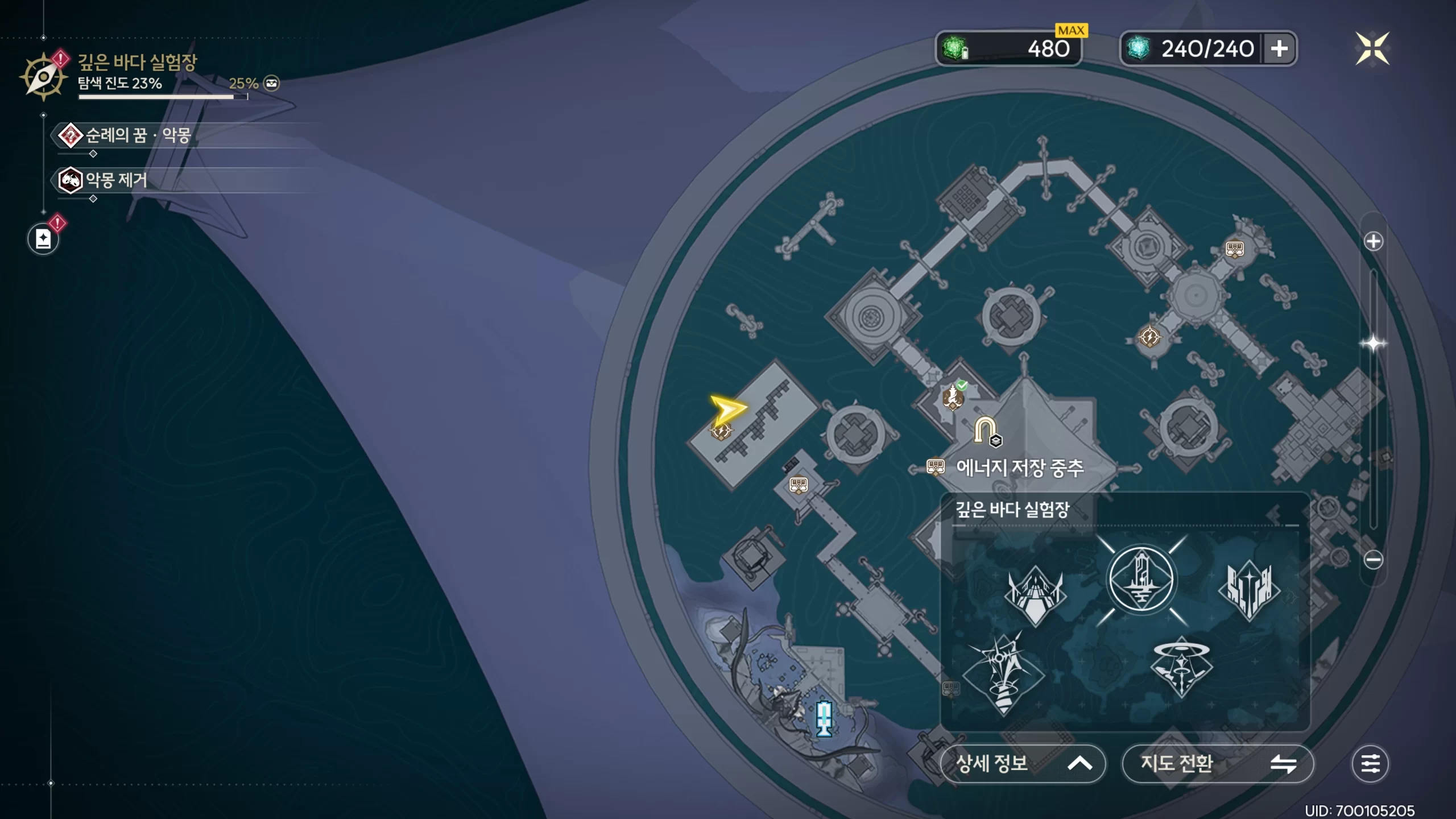
Task: Switch maps with the 지도 전환 button
Action: click(1217, 763)
